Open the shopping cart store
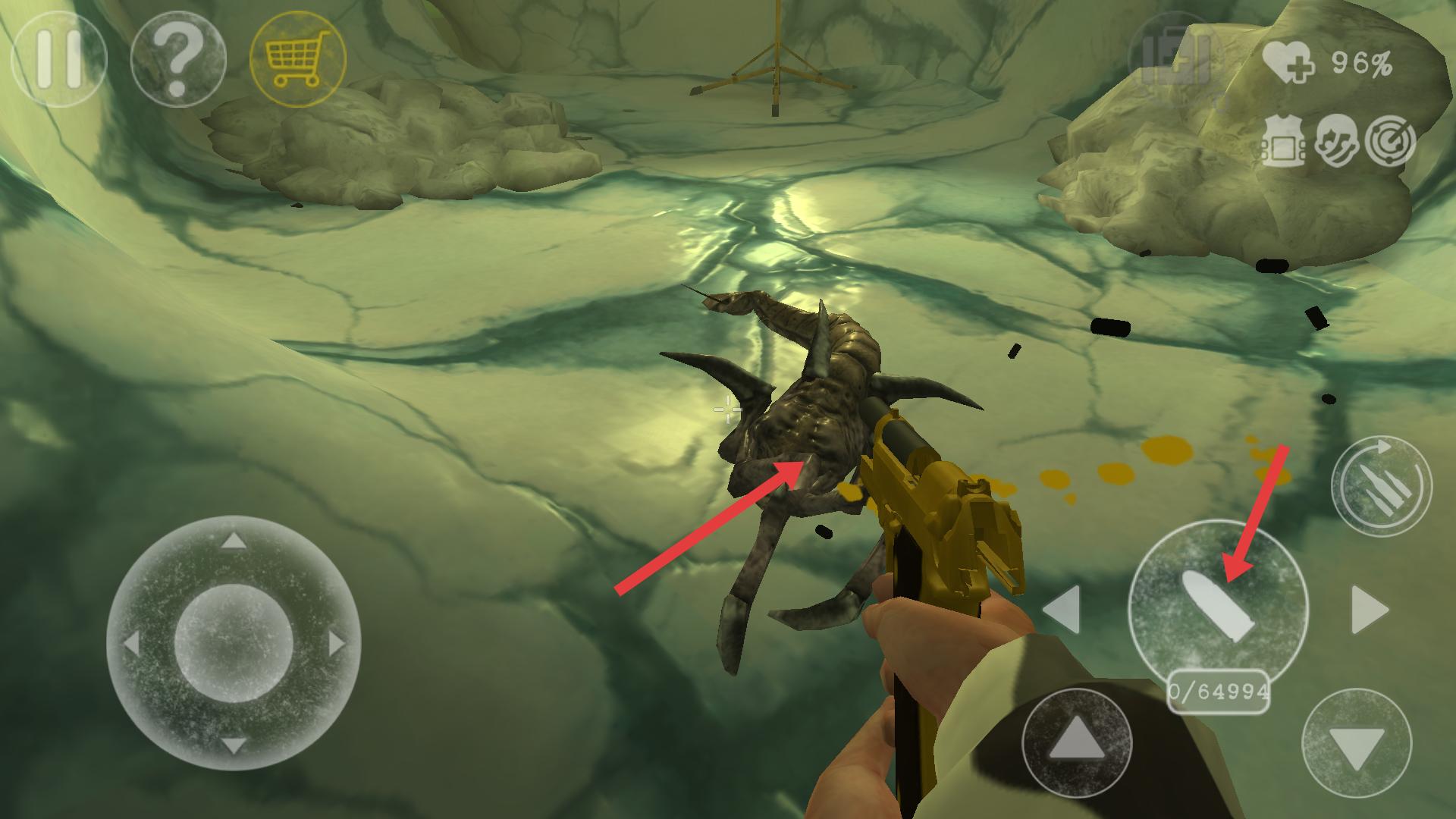This screenshot has width=1456, height=819. coord(297,59)
